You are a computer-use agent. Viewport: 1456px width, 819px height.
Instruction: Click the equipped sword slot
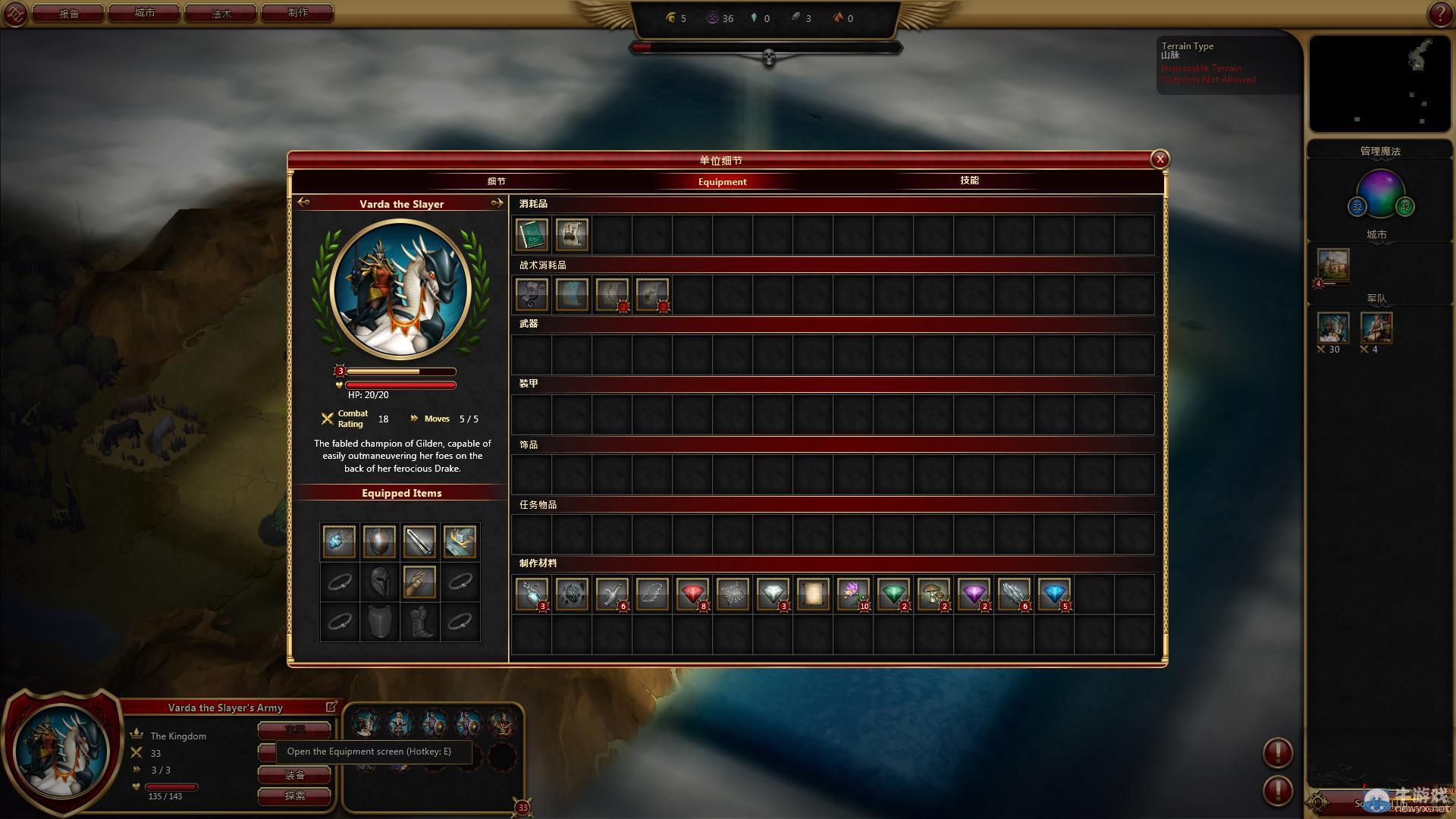(419, 541)
